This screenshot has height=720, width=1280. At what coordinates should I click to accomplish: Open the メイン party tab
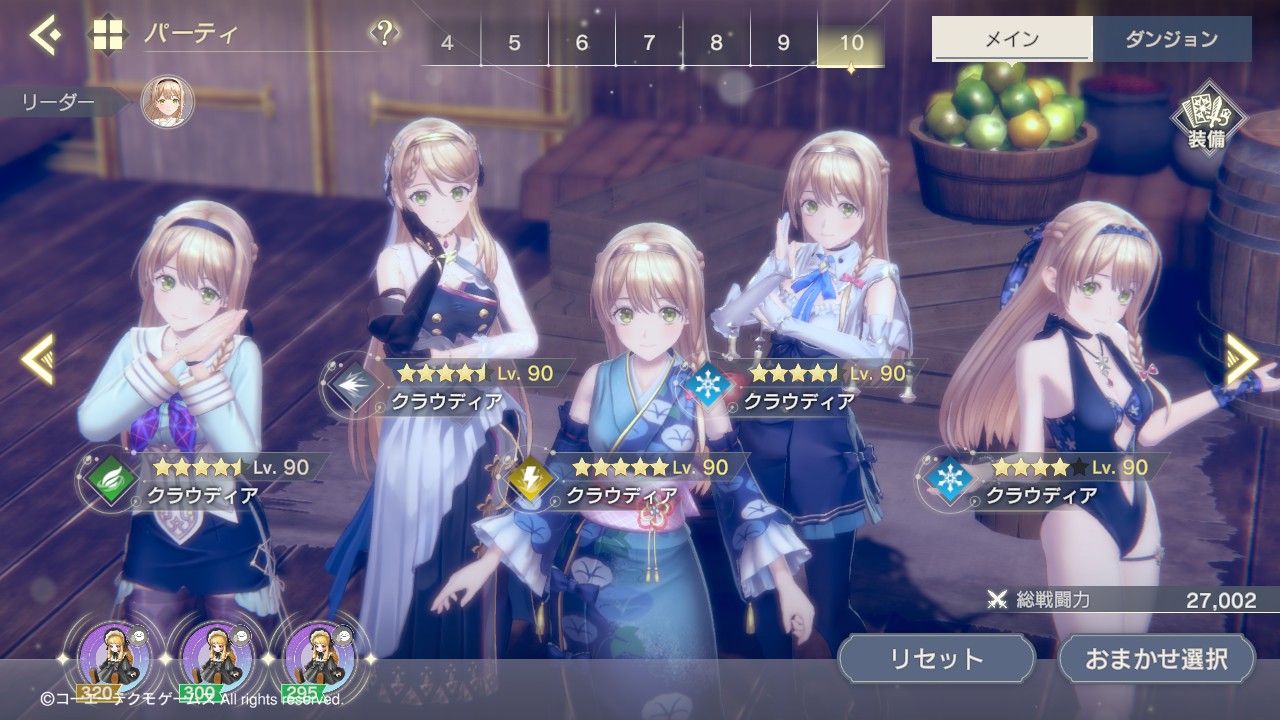tap(1012, 40)
